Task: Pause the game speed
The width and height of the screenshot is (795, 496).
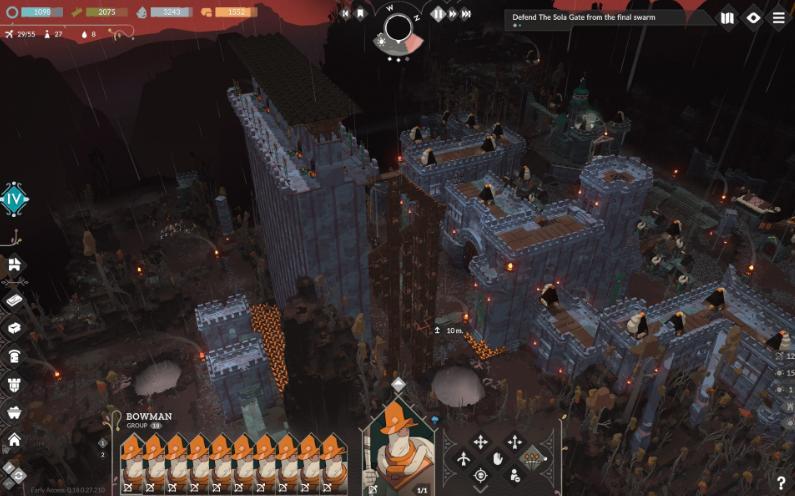Action: (437, 14)
